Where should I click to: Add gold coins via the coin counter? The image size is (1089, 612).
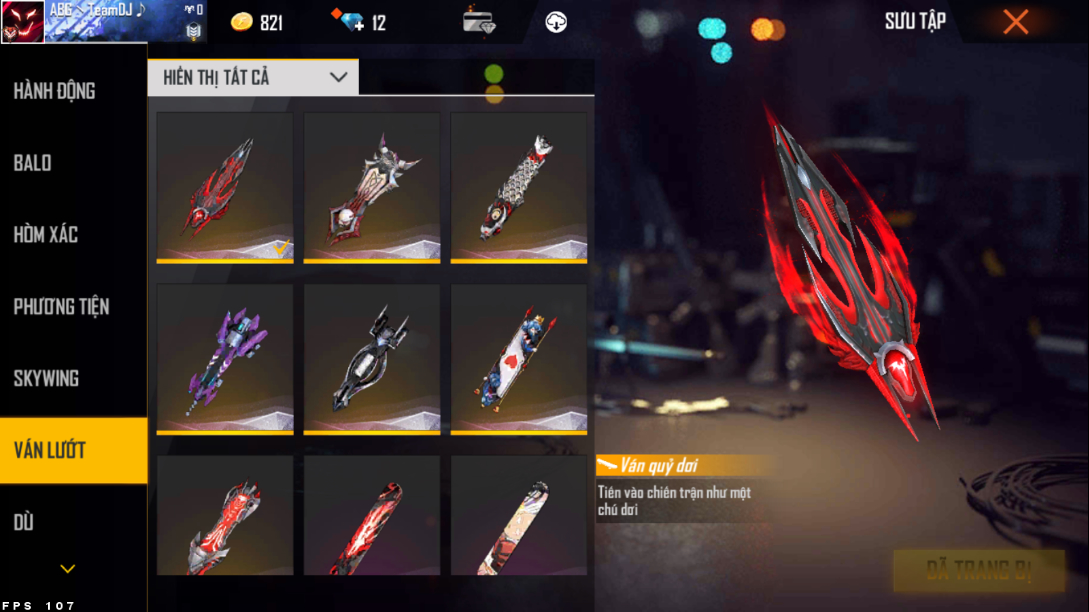257,22
